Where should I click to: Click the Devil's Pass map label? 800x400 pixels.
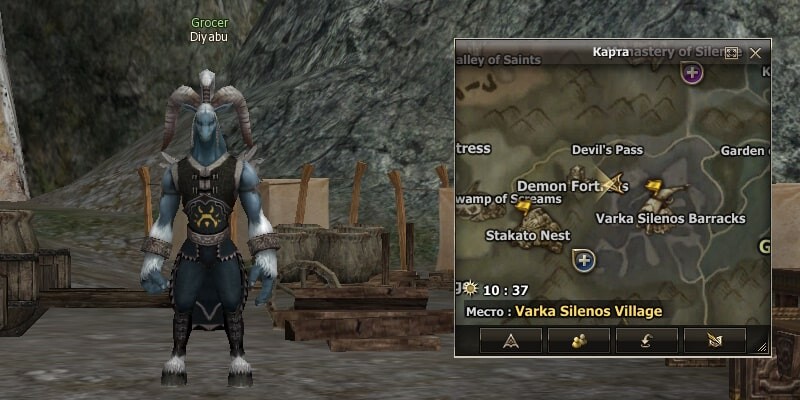607,150
